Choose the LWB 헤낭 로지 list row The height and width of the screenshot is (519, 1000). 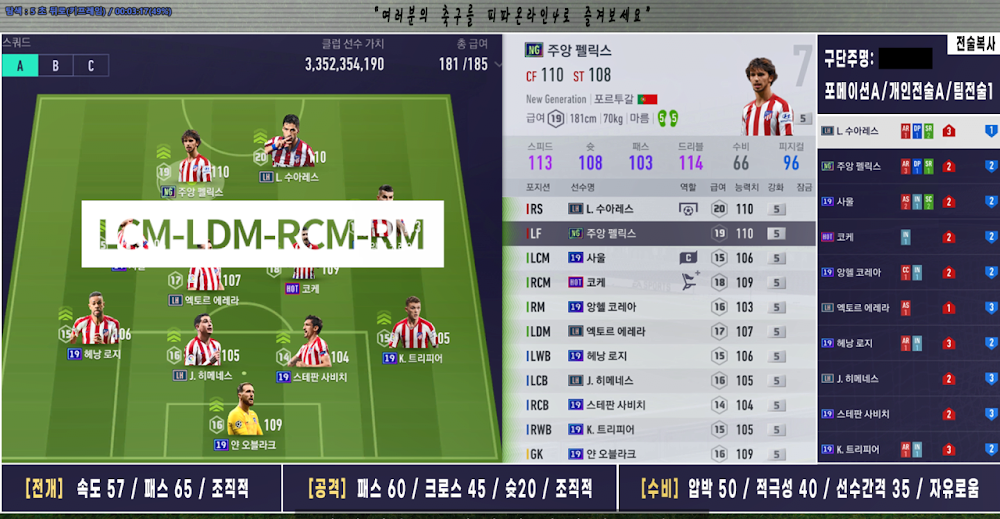660,356
